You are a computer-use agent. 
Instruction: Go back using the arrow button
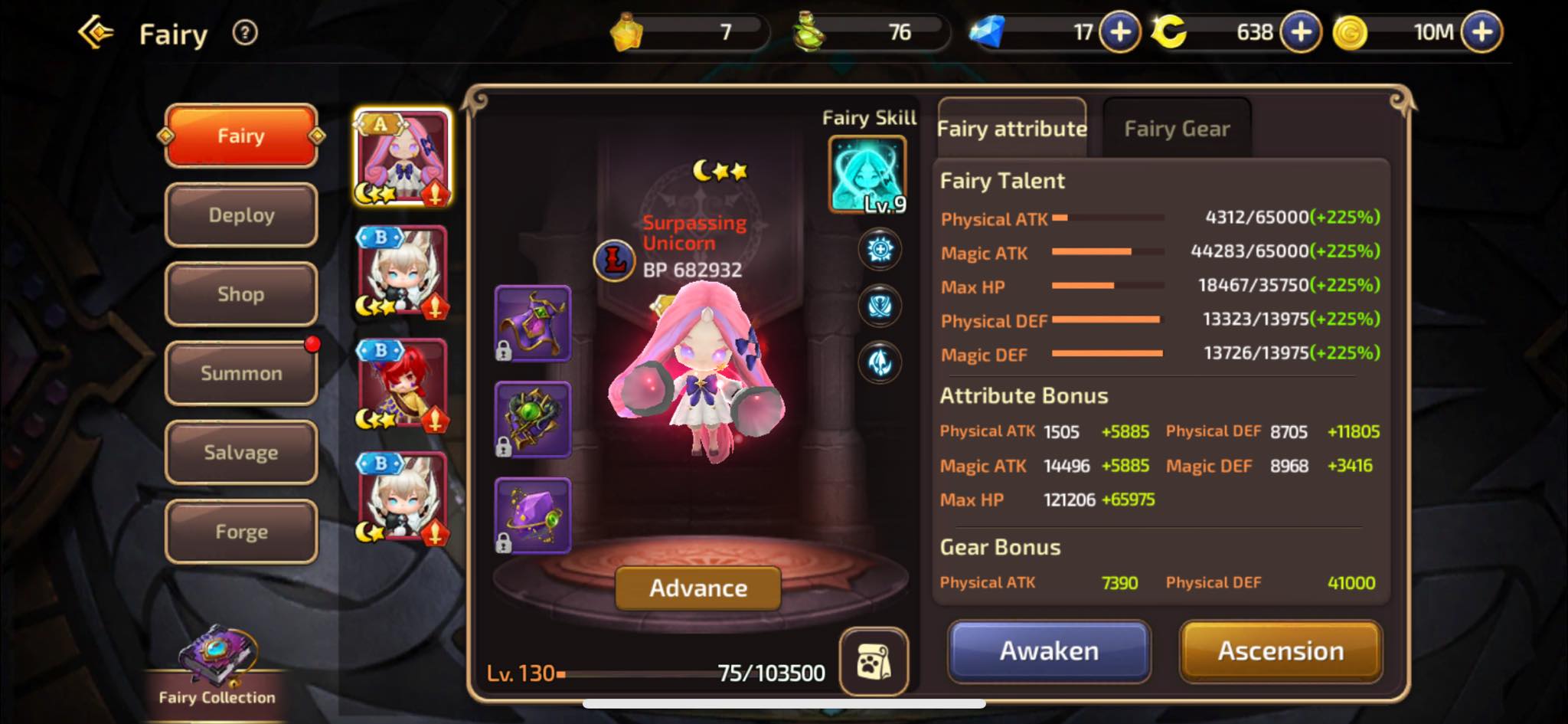click(x=96, y=33)
